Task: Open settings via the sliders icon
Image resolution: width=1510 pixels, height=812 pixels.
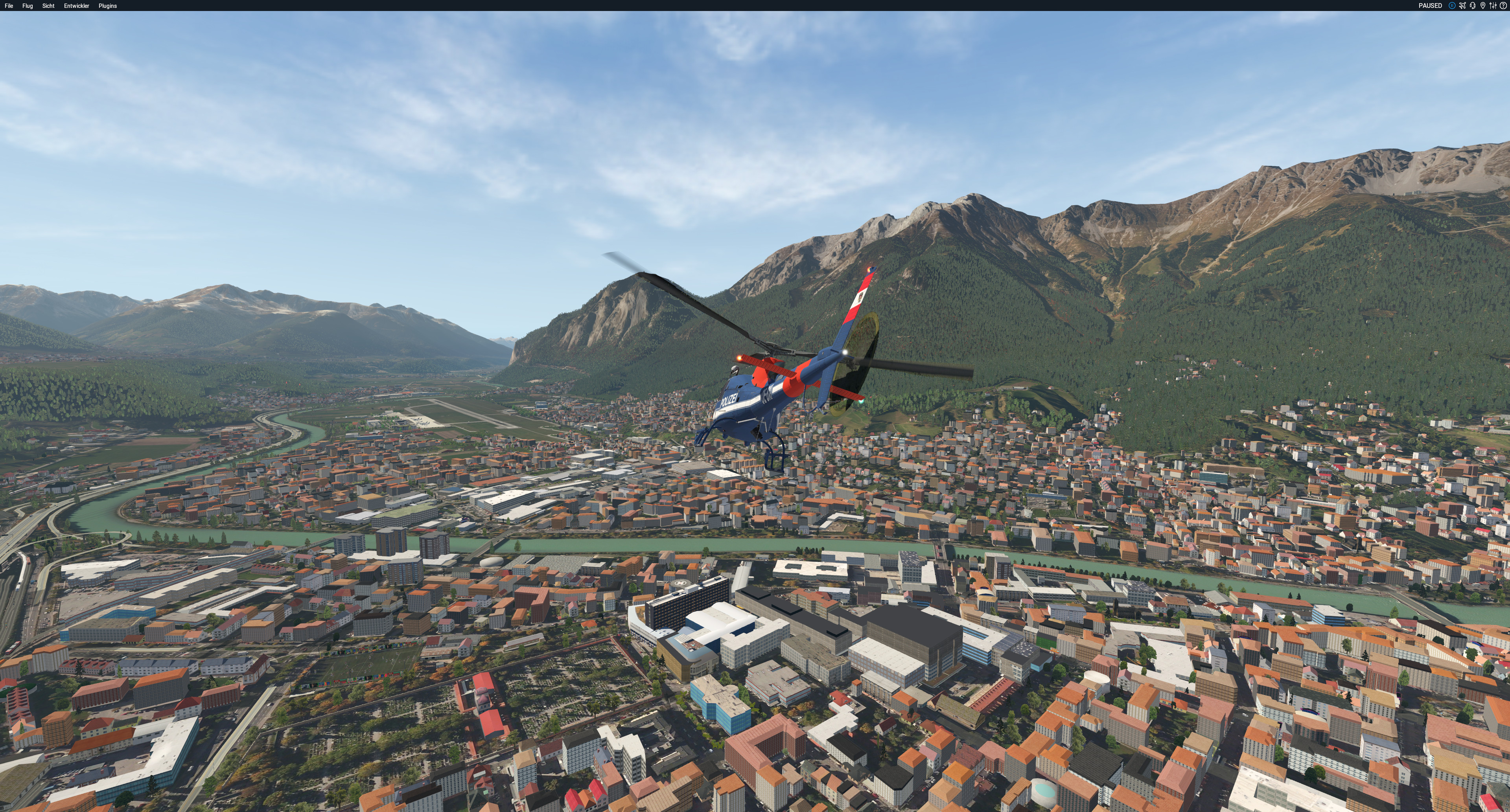Action: click(x=1493, y=6)
